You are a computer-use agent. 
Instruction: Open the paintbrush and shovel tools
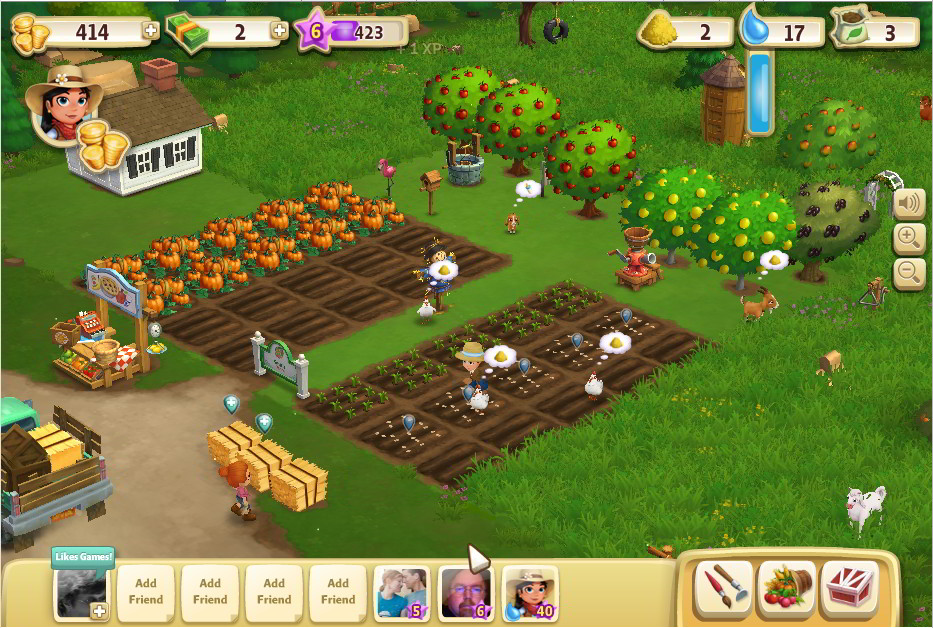pos(726,588)
